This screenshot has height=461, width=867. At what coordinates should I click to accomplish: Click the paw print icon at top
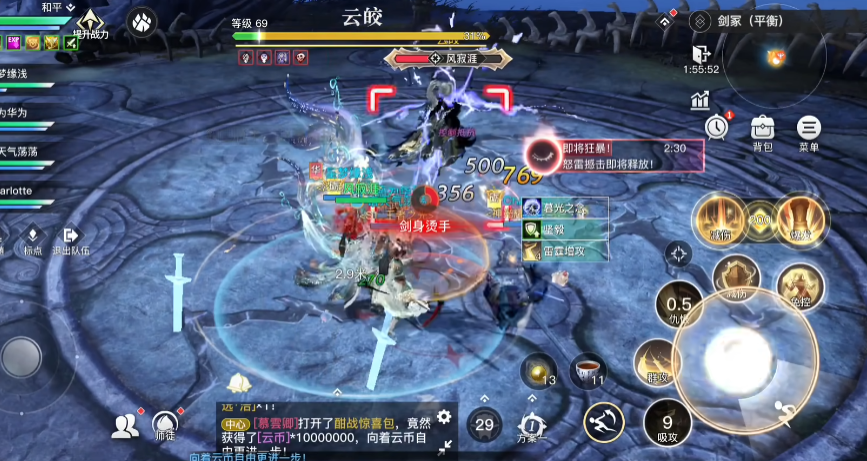(x=143, y=20)
